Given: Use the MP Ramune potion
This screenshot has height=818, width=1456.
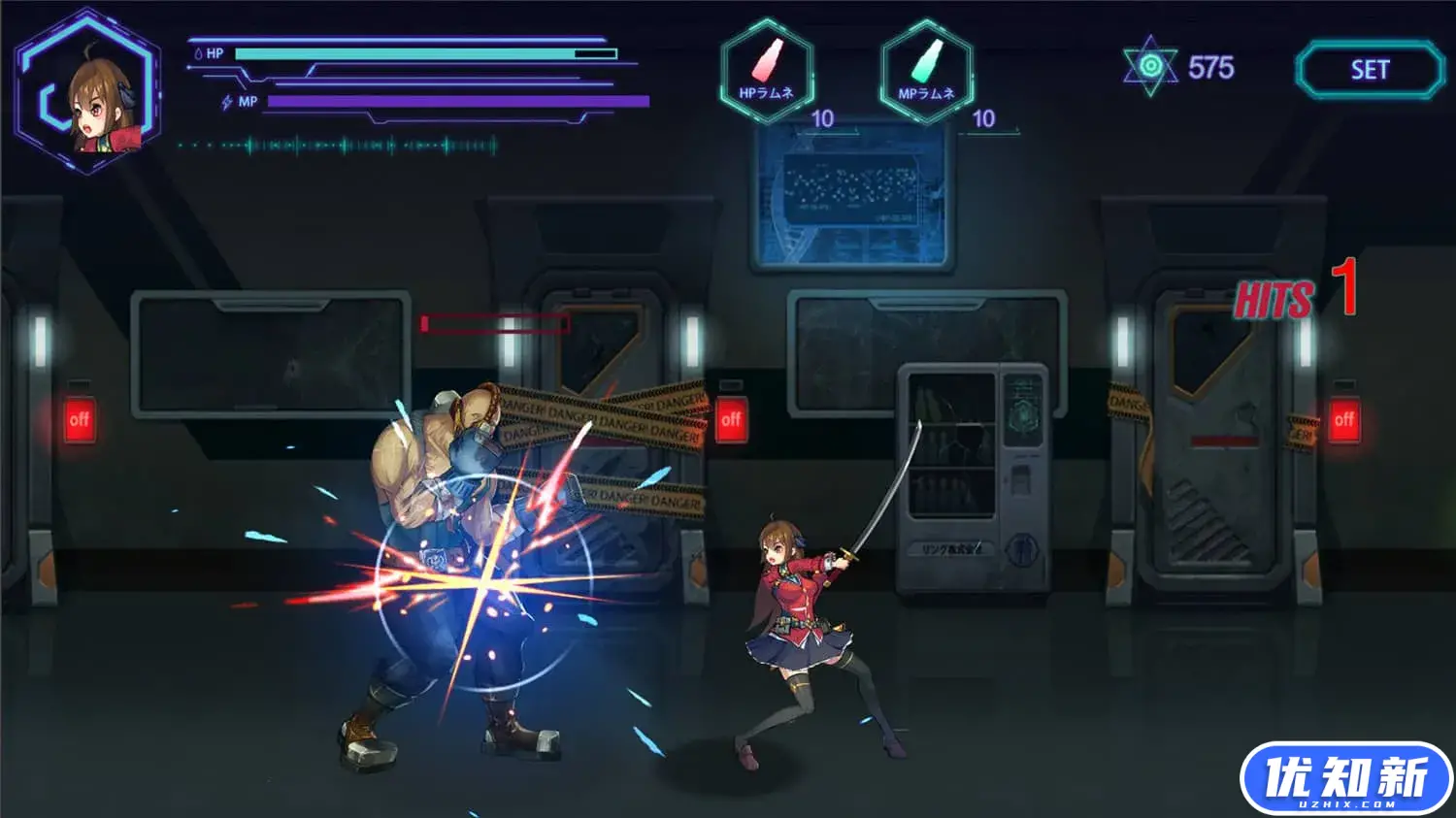Looking at the screenshot, I should tap(927, 71).
